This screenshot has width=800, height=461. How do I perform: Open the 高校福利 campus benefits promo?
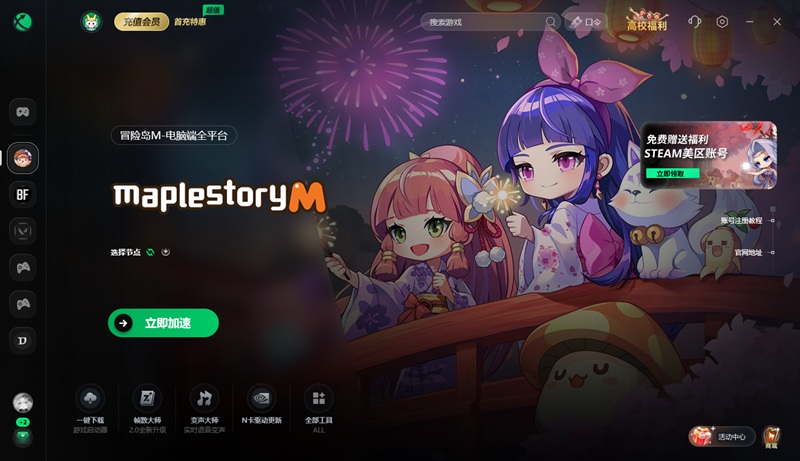point(646,22)
